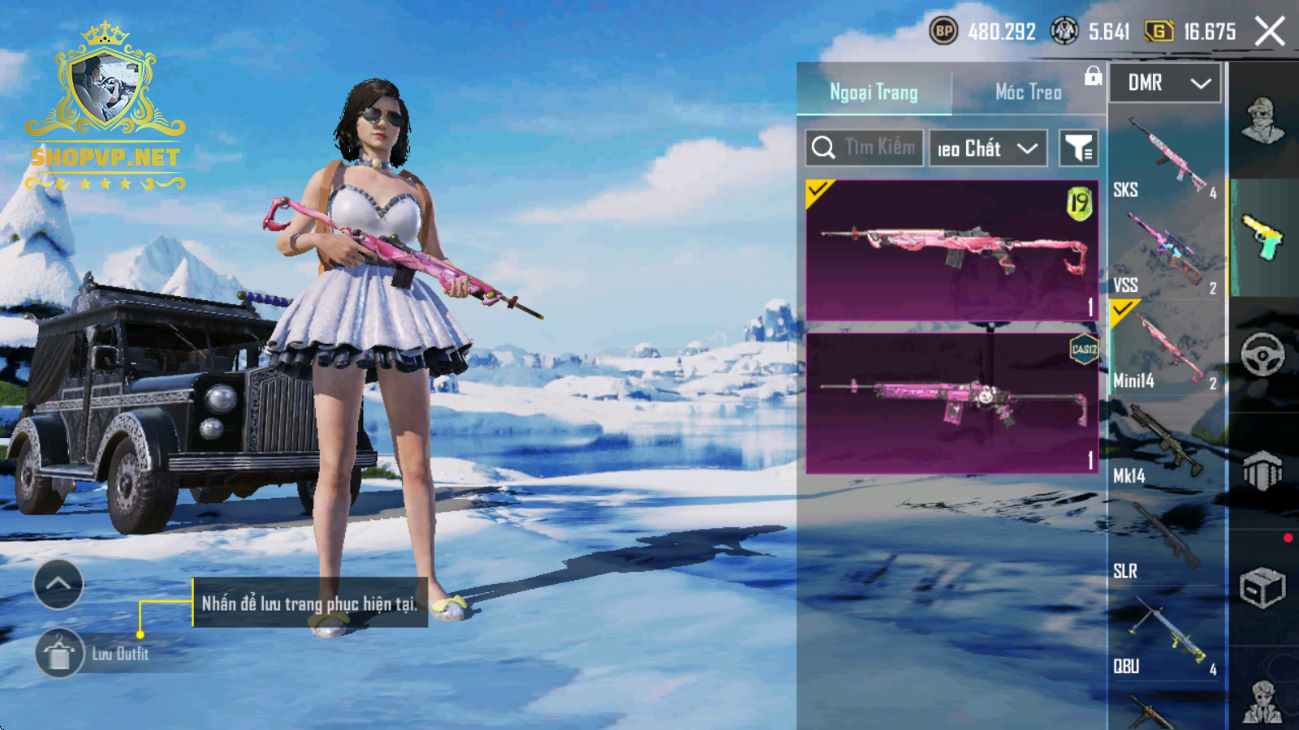
Task: Open the Chất sorting dropdown
Action: click(x=987, y=148)
